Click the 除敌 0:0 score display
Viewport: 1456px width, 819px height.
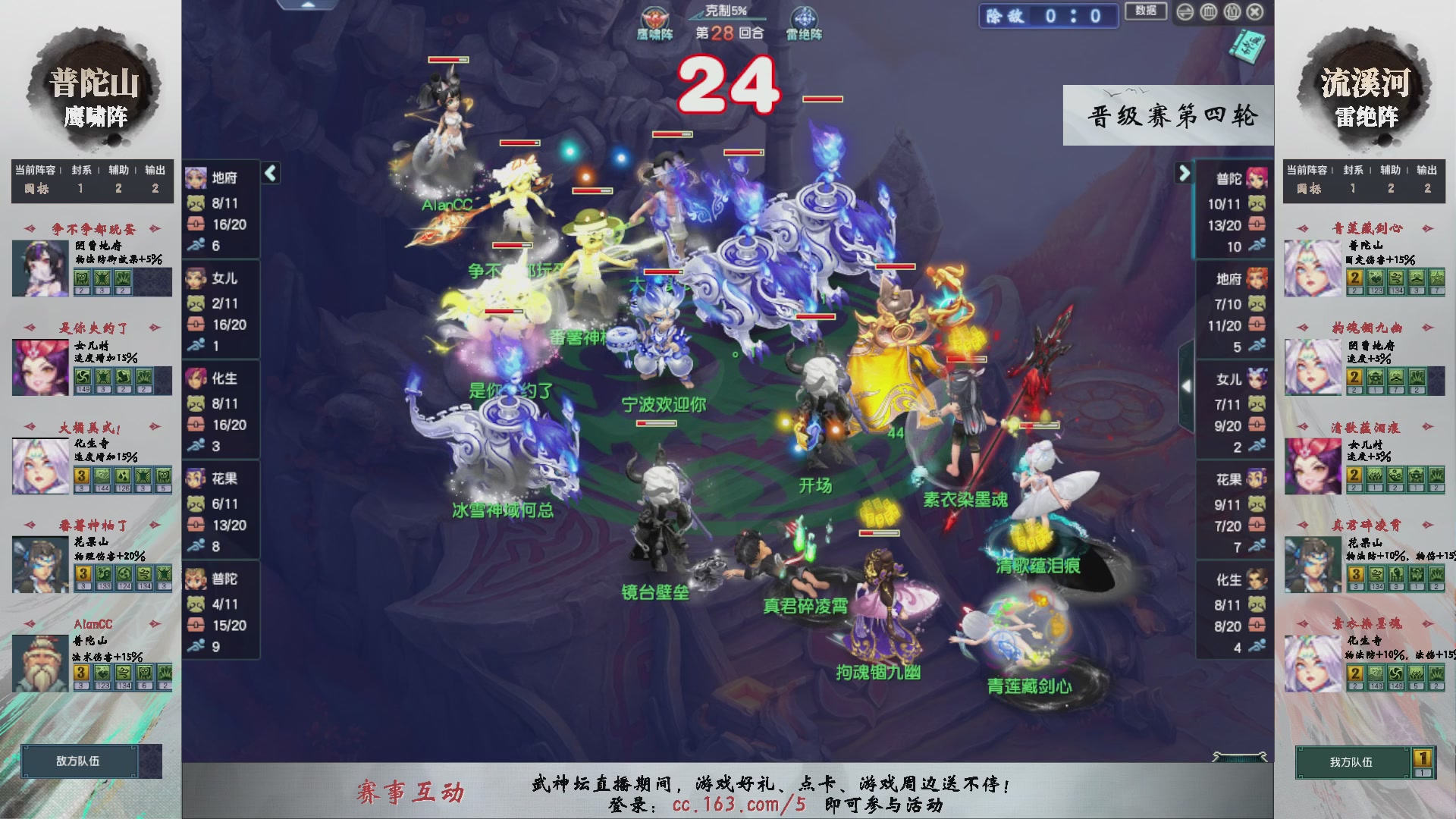click(x=1048, y=15)
